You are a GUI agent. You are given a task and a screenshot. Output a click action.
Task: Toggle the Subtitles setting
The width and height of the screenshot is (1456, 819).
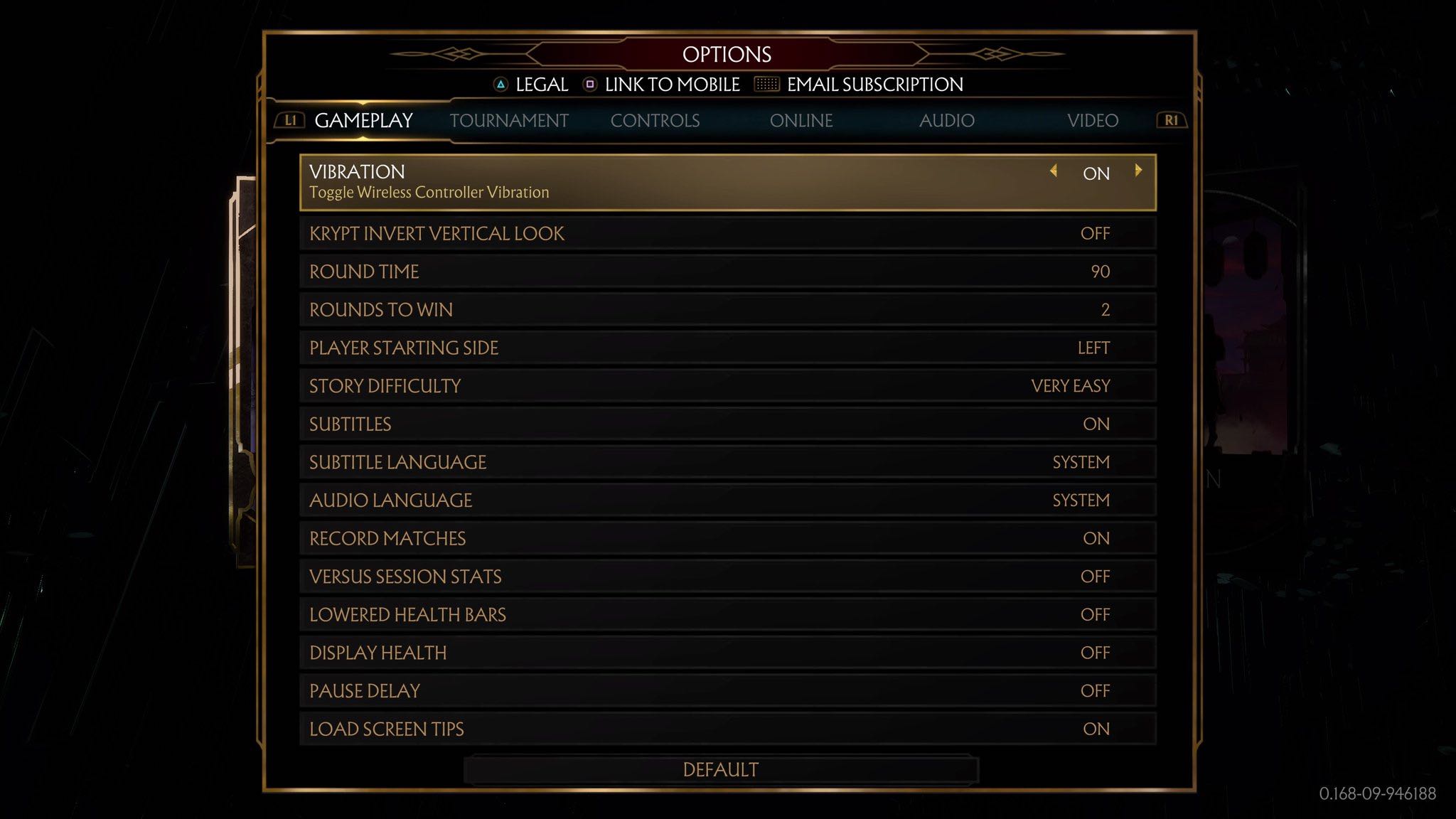727,424
